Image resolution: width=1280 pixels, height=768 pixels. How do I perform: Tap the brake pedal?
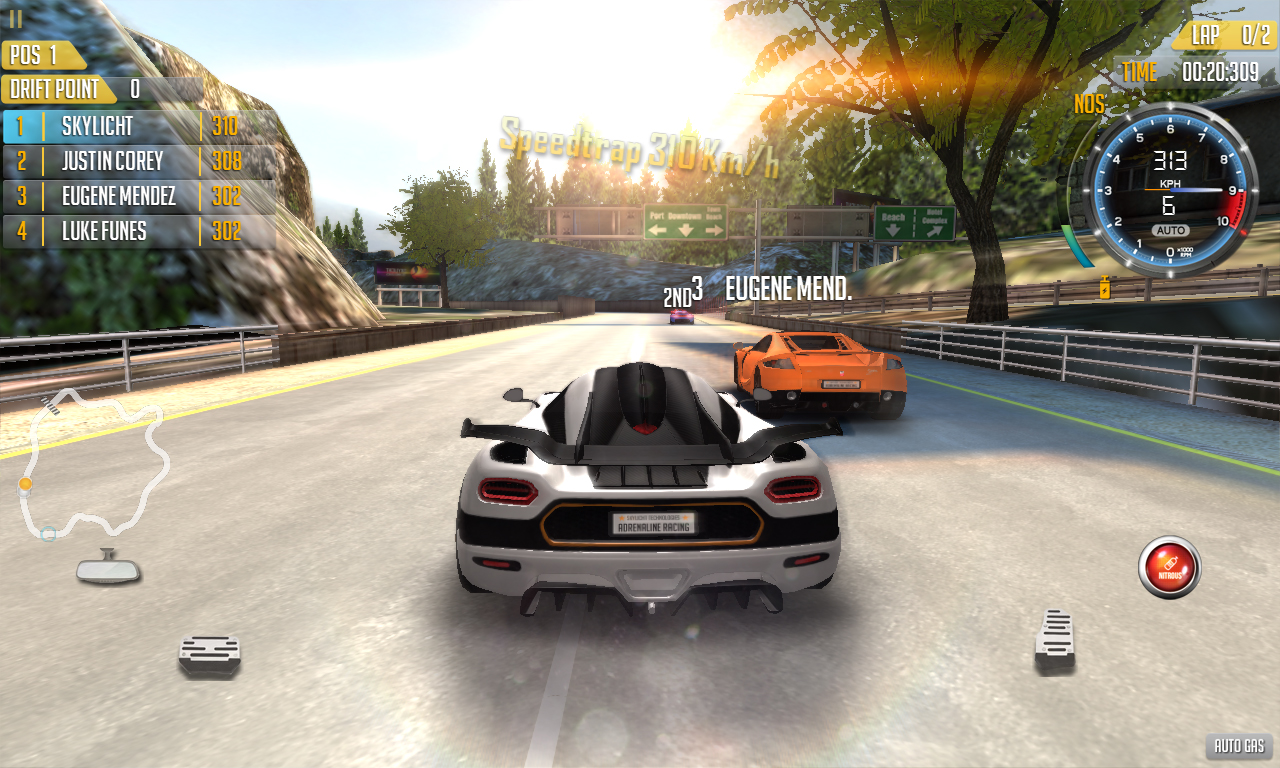pos(210,655)
